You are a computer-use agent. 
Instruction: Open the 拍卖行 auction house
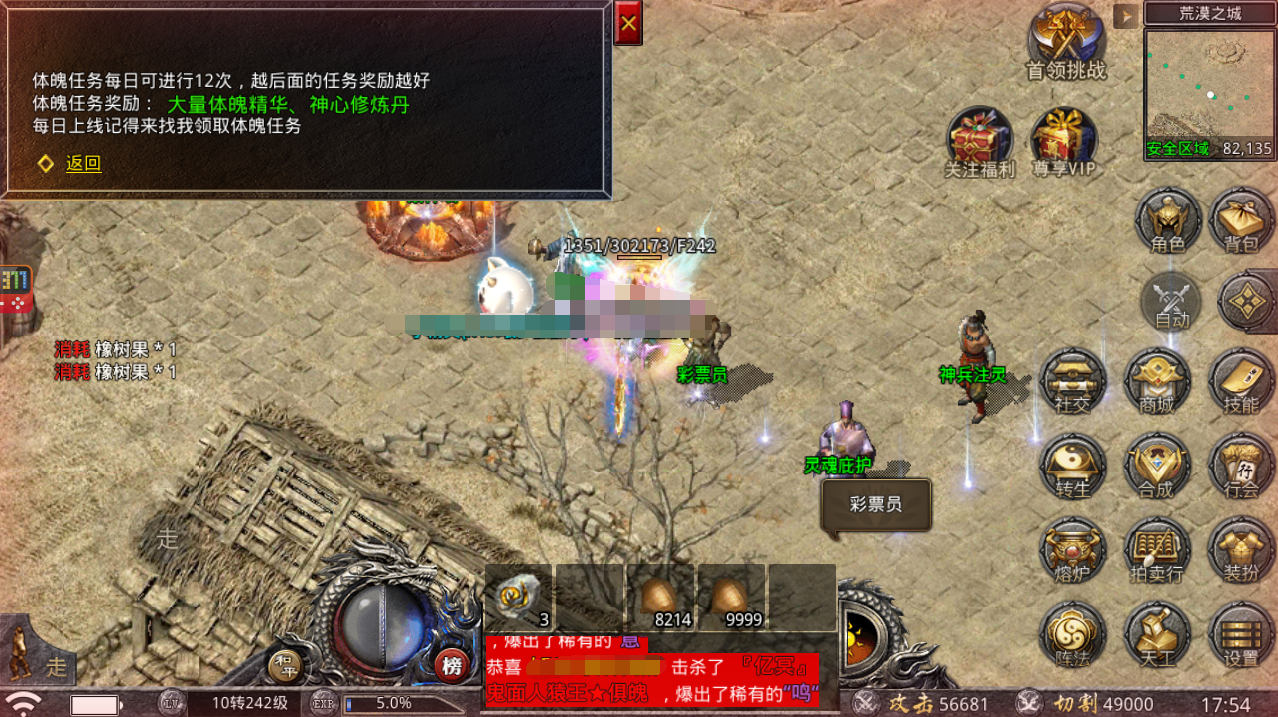[1156, 550]
